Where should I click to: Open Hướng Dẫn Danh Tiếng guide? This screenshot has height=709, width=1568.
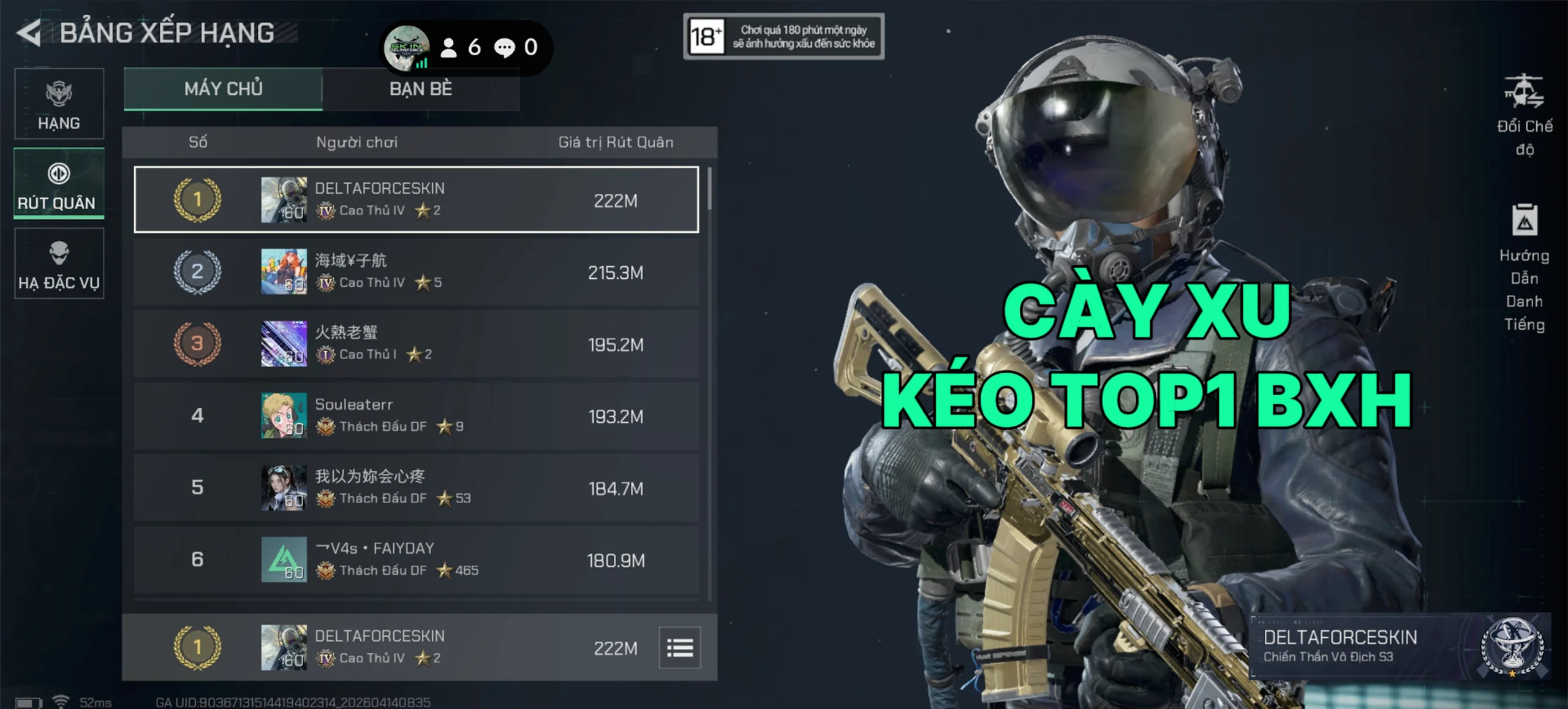[1524, 268]
